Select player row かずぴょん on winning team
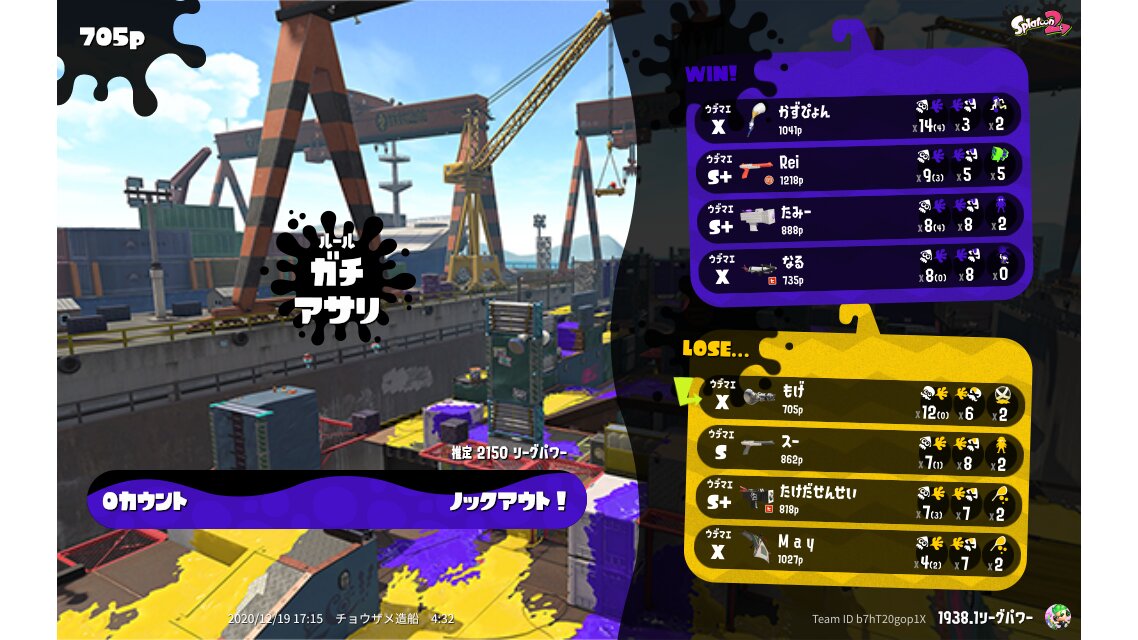The width and height of the screenshot is (1138, 640). pos(858,118)
